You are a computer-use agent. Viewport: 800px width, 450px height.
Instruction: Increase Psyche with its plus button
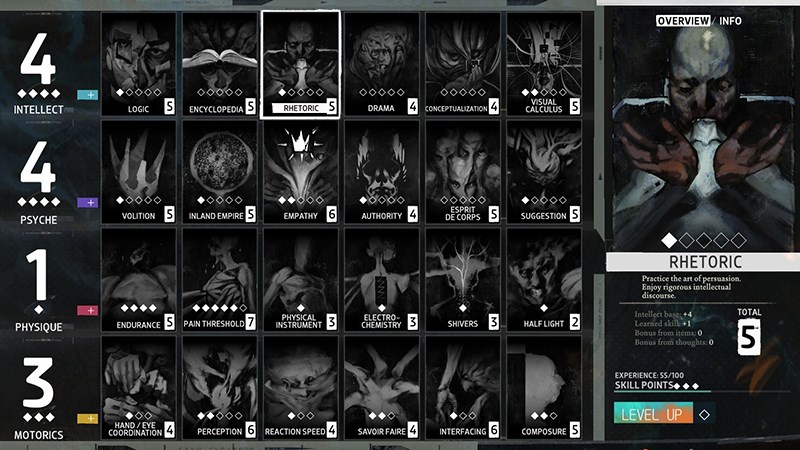click(x=87, y=203)
